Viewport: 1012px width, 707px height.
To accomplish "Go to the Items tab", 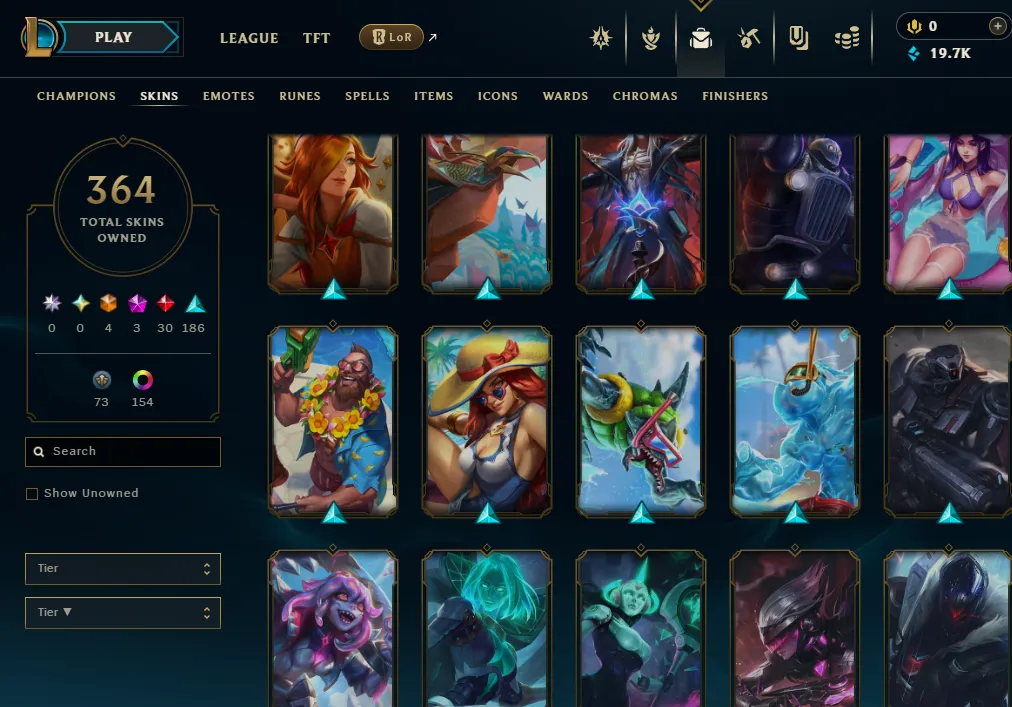I will click(x=434, y=96).
